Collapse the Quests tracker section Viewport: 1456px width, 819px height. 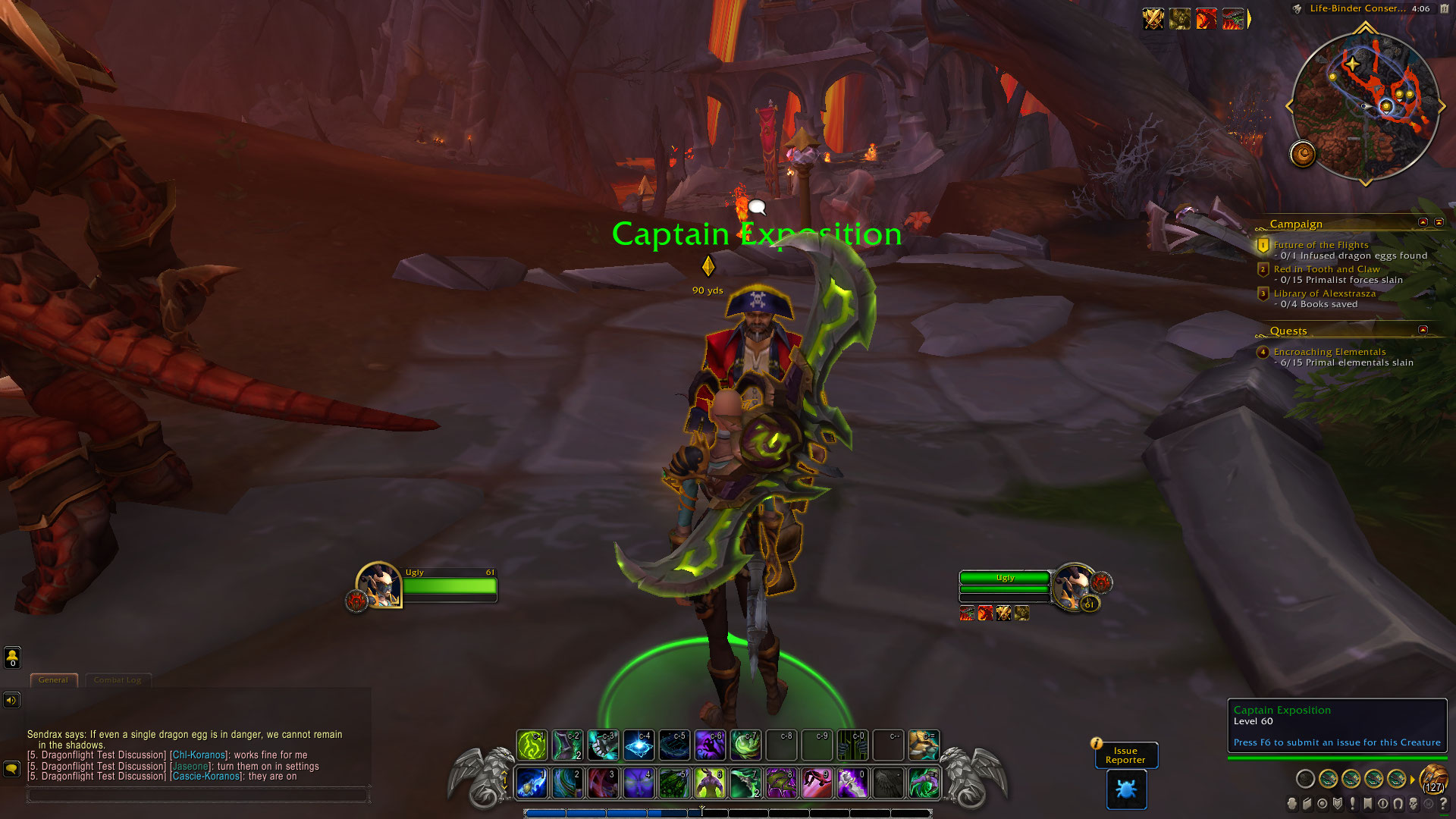pos(1423,330)
